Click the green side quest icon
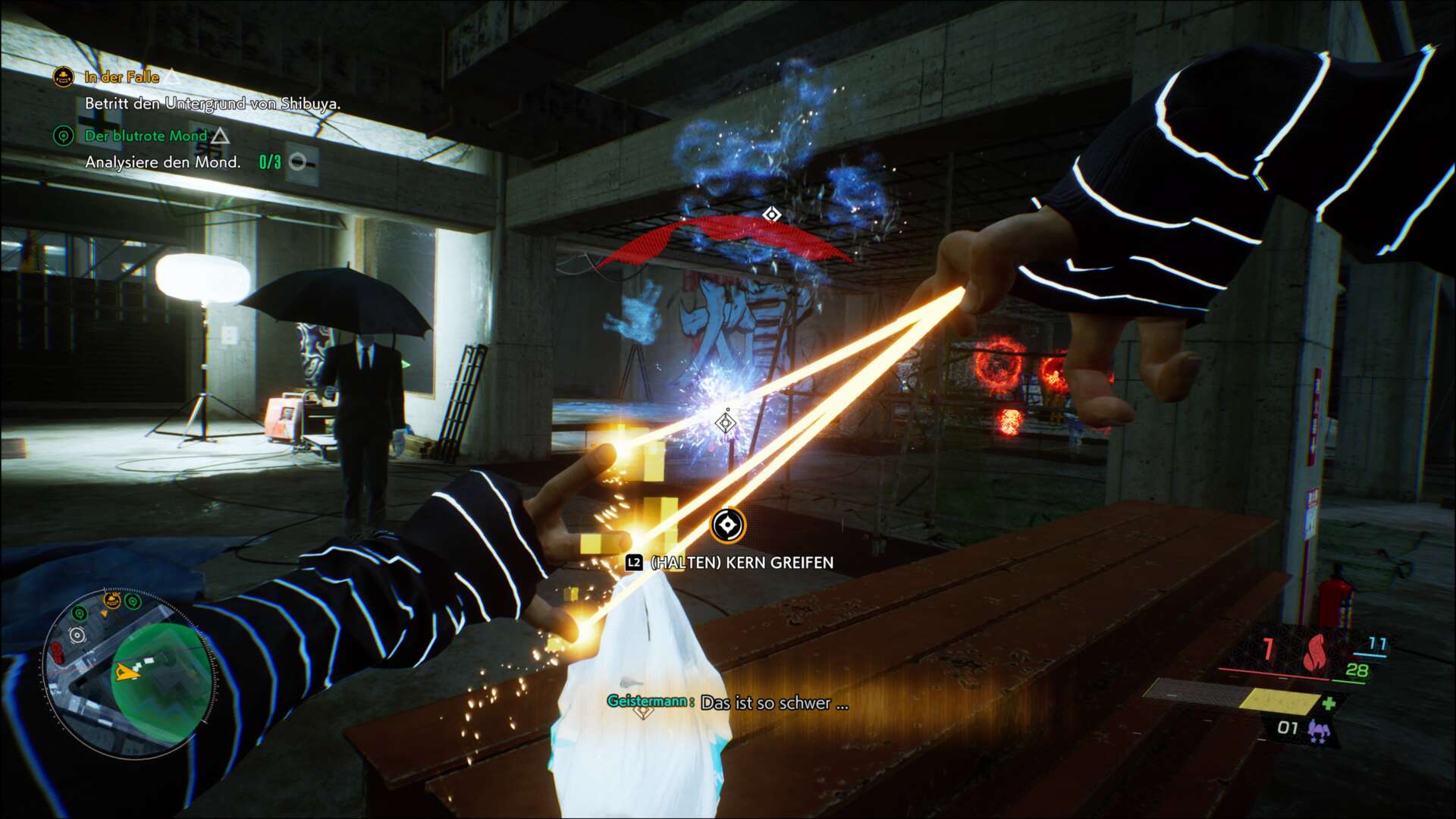Screen dimensions: 1456x819 [x=63, y=136]
